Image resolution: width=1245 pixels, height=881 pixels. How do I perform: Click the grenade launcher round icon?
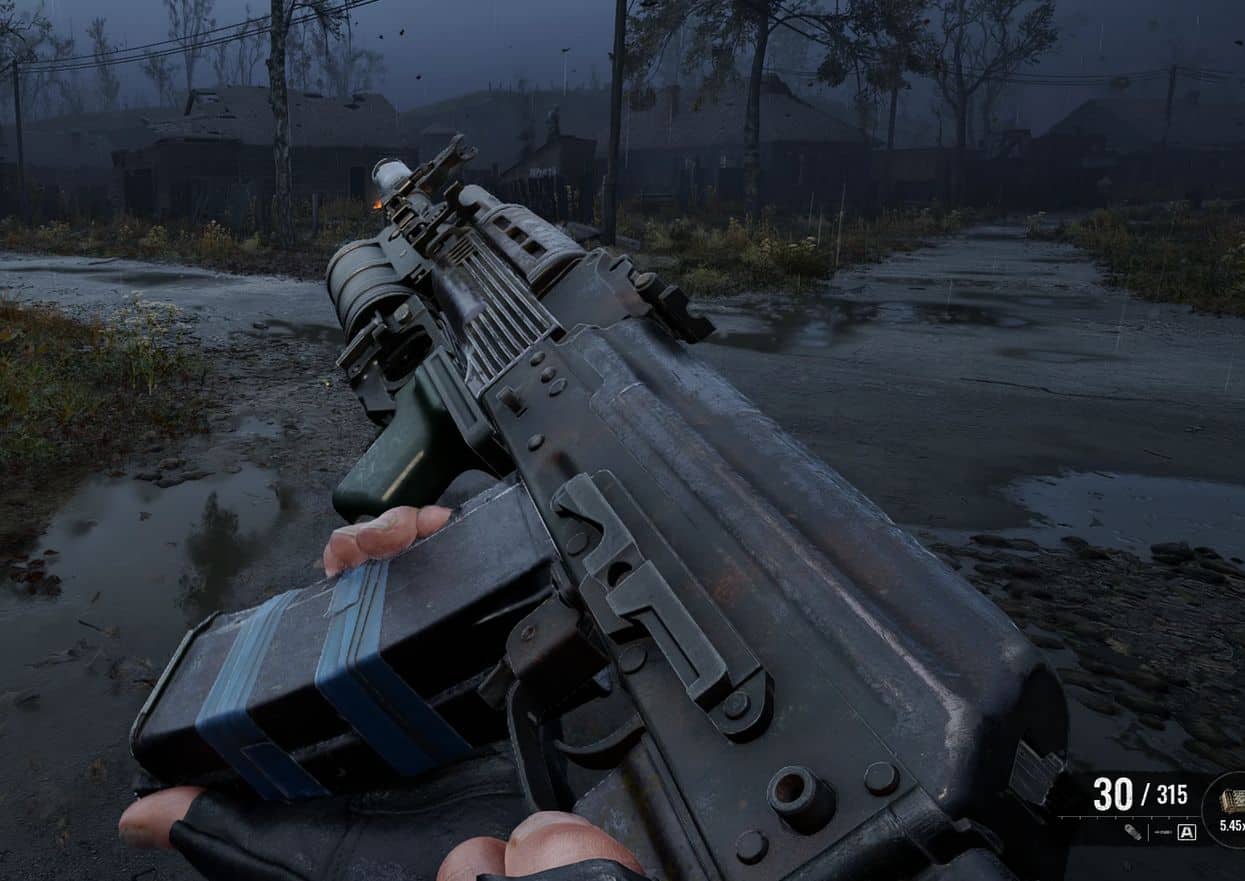(x=1131, y=831)
